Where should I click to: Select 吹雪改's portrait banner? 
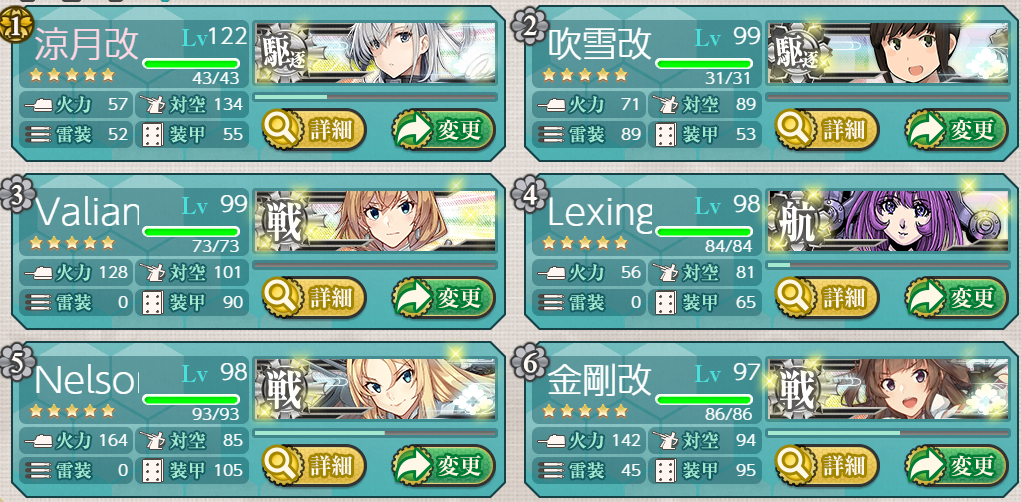[889, 52]
